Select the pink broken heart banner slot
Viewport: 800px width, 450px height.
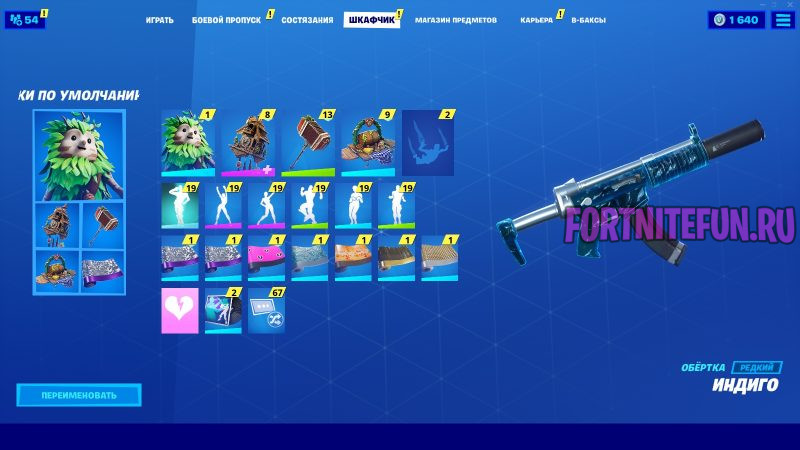tap(180, 310)
